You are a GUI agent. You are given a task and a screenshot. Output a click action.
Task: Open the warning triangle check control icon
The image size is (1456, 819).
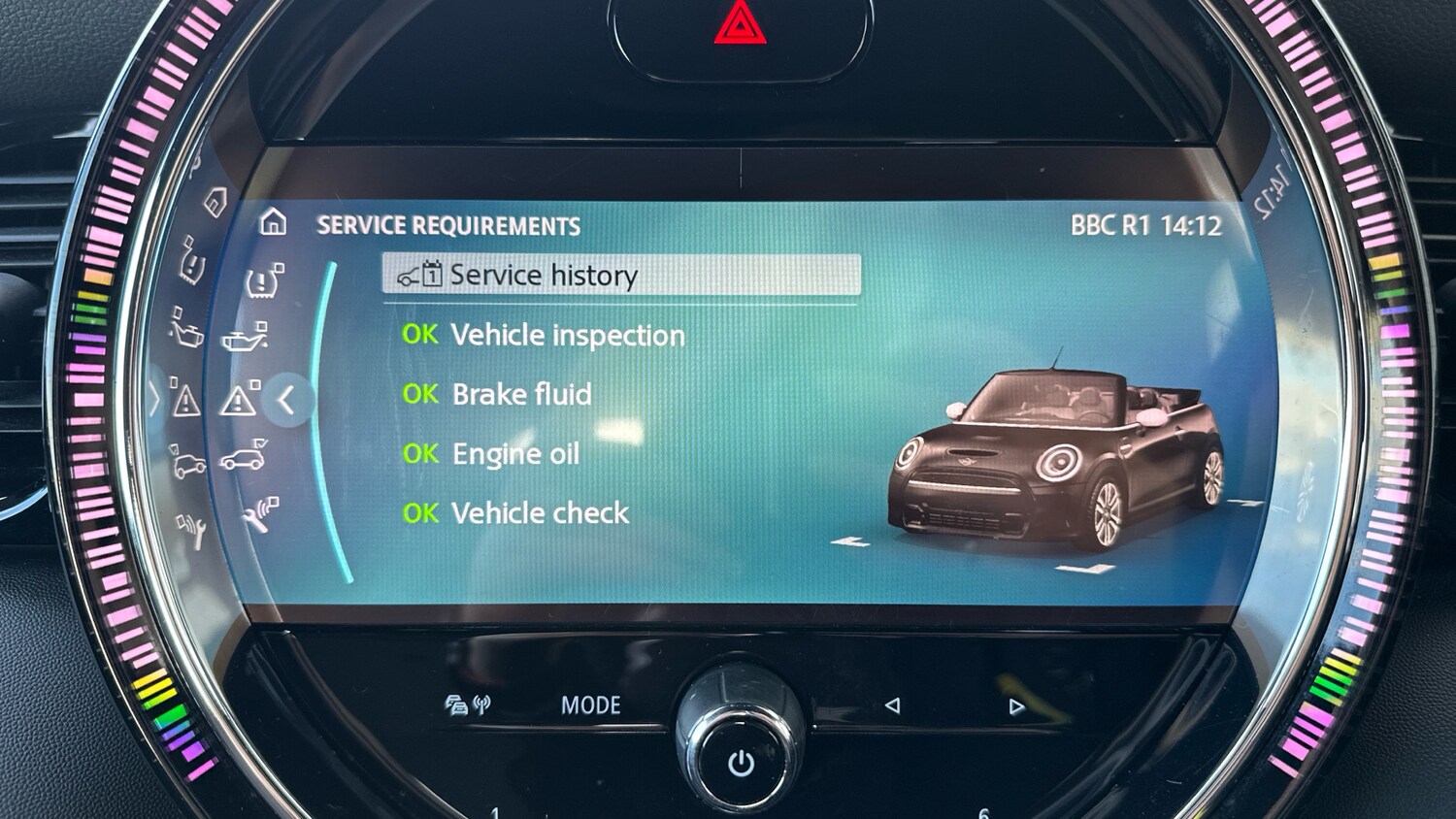coord(239,400)
